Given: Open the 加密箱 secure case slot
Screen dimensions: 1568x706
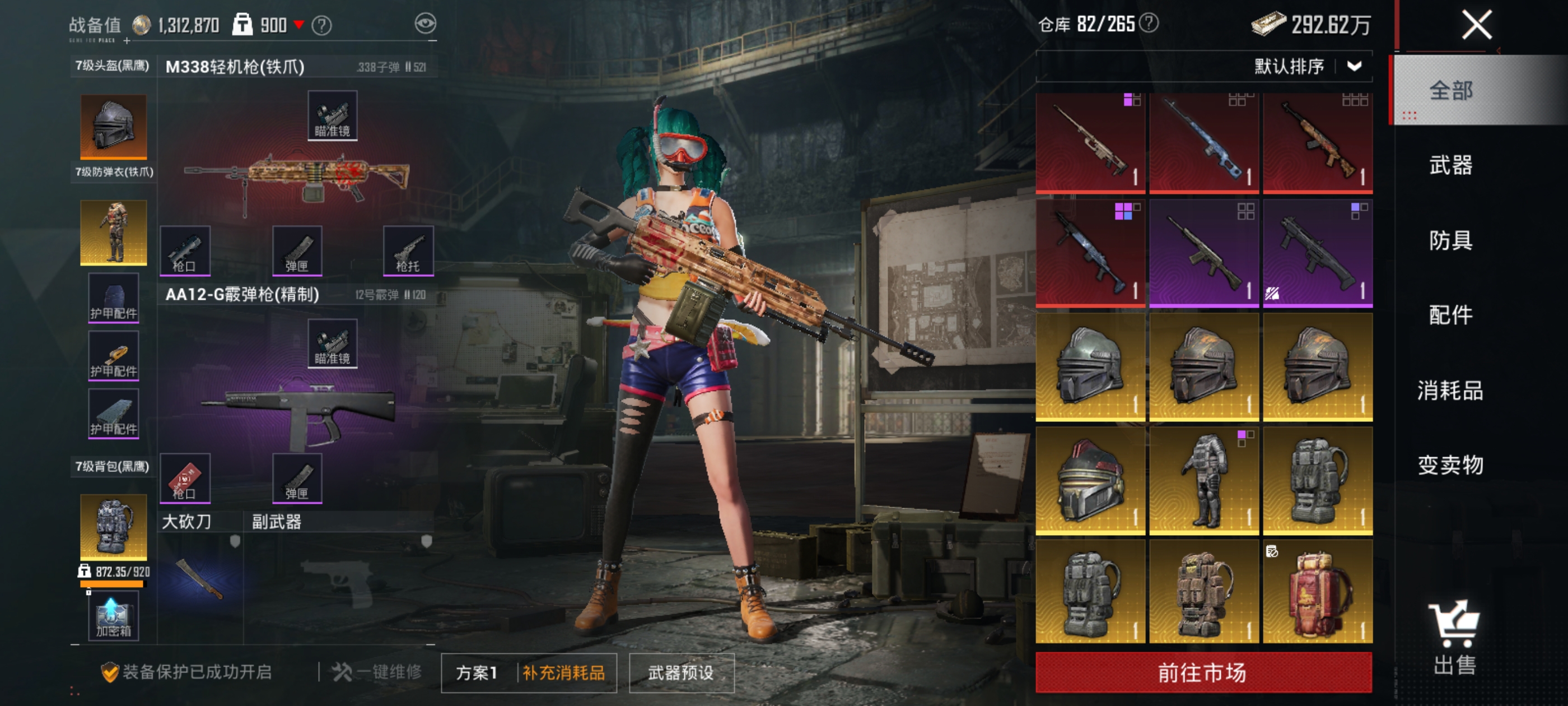Looking at the screenshot, I should coord(113,616).
